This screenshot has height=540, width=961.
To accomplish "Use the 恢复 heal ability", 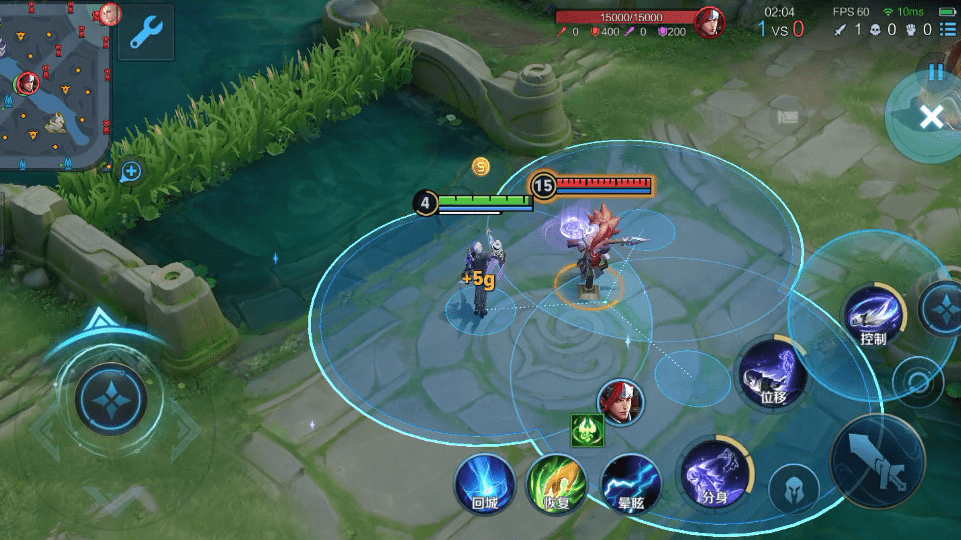I will click(556, 484).
